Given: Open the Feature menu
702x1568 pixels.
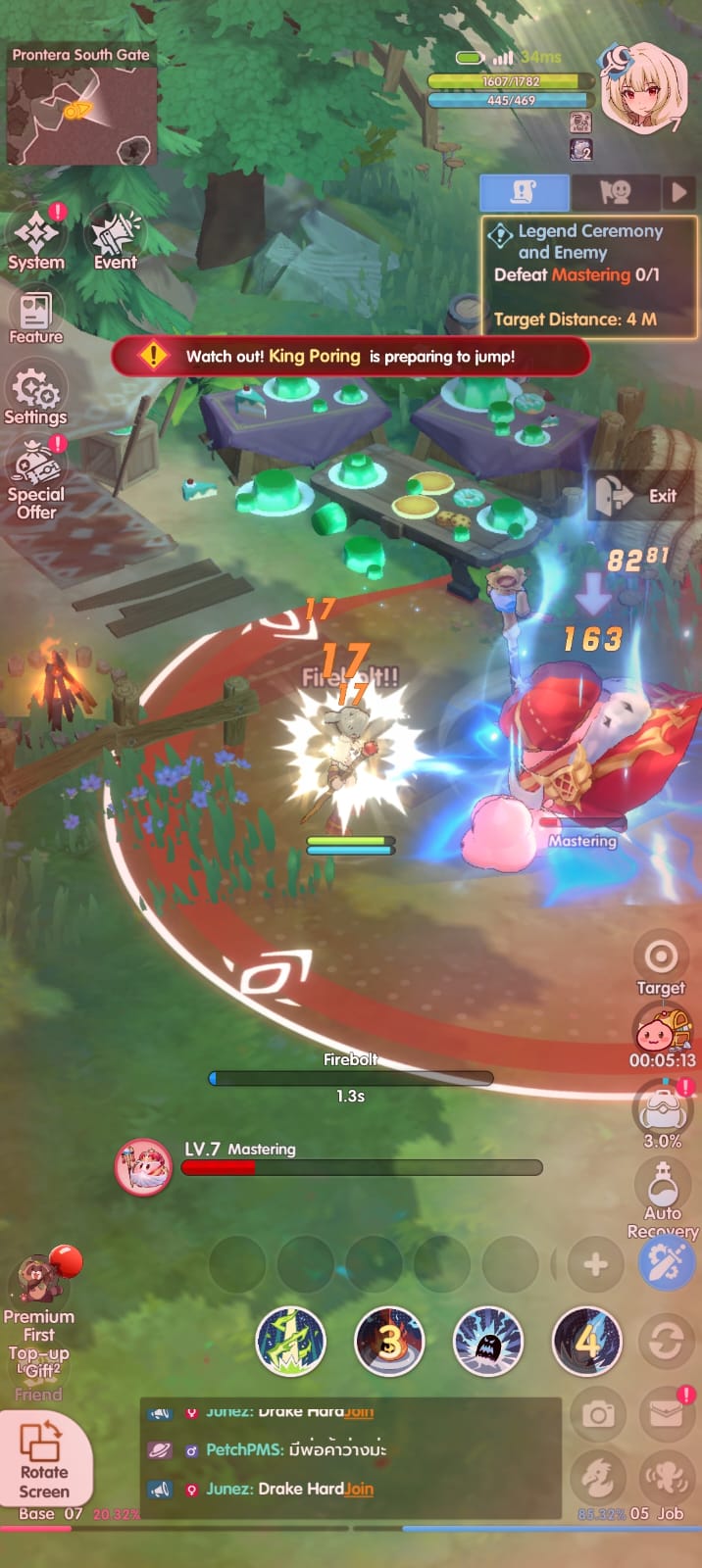Looking at the screenshot, I should 36,316.
